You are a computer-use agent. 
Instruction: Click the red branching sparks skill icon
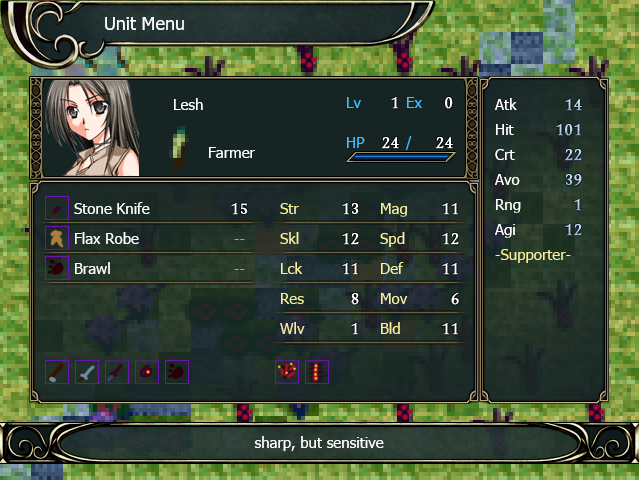[x=287, y=372]
